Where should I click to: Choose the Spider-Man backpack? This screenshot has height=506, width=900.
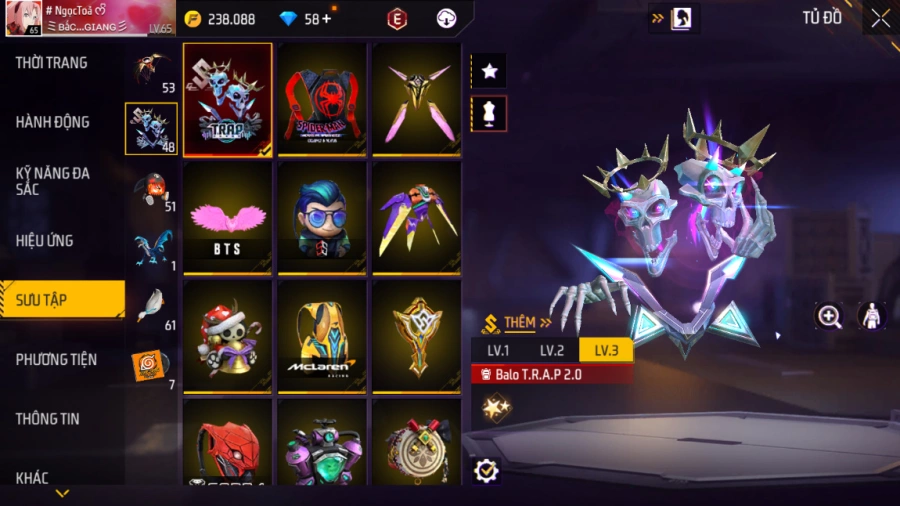click(322, 99)
